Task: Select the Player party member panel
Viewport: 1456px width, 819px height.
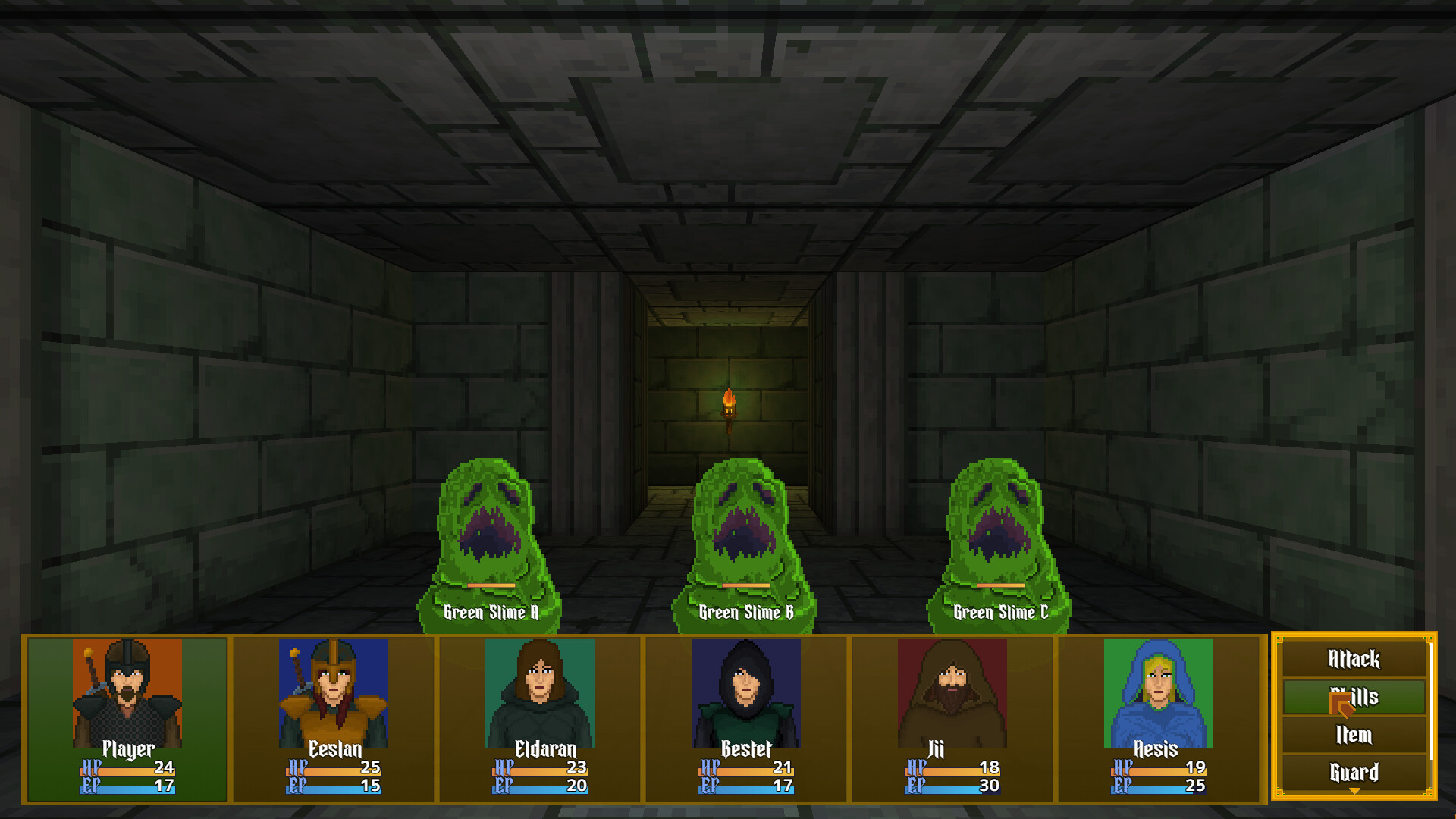Action: [x=127, y=718]
